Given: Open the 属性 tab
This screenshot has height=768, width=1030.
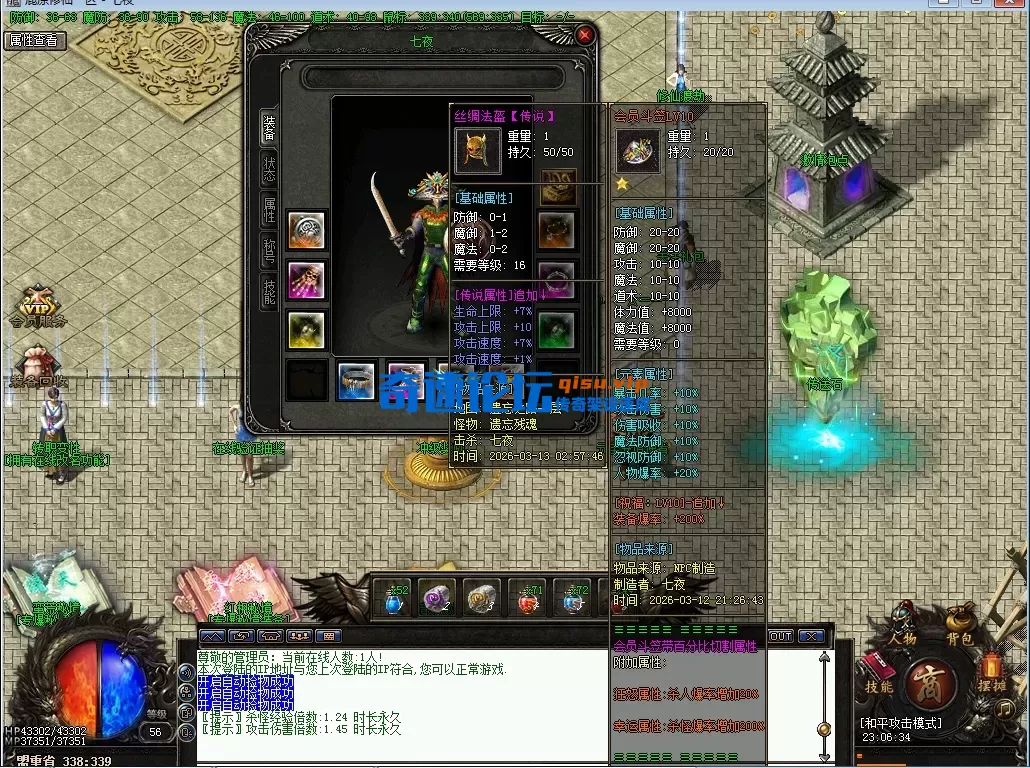Looking at the screenshot, I should click(x=269, y=209).
